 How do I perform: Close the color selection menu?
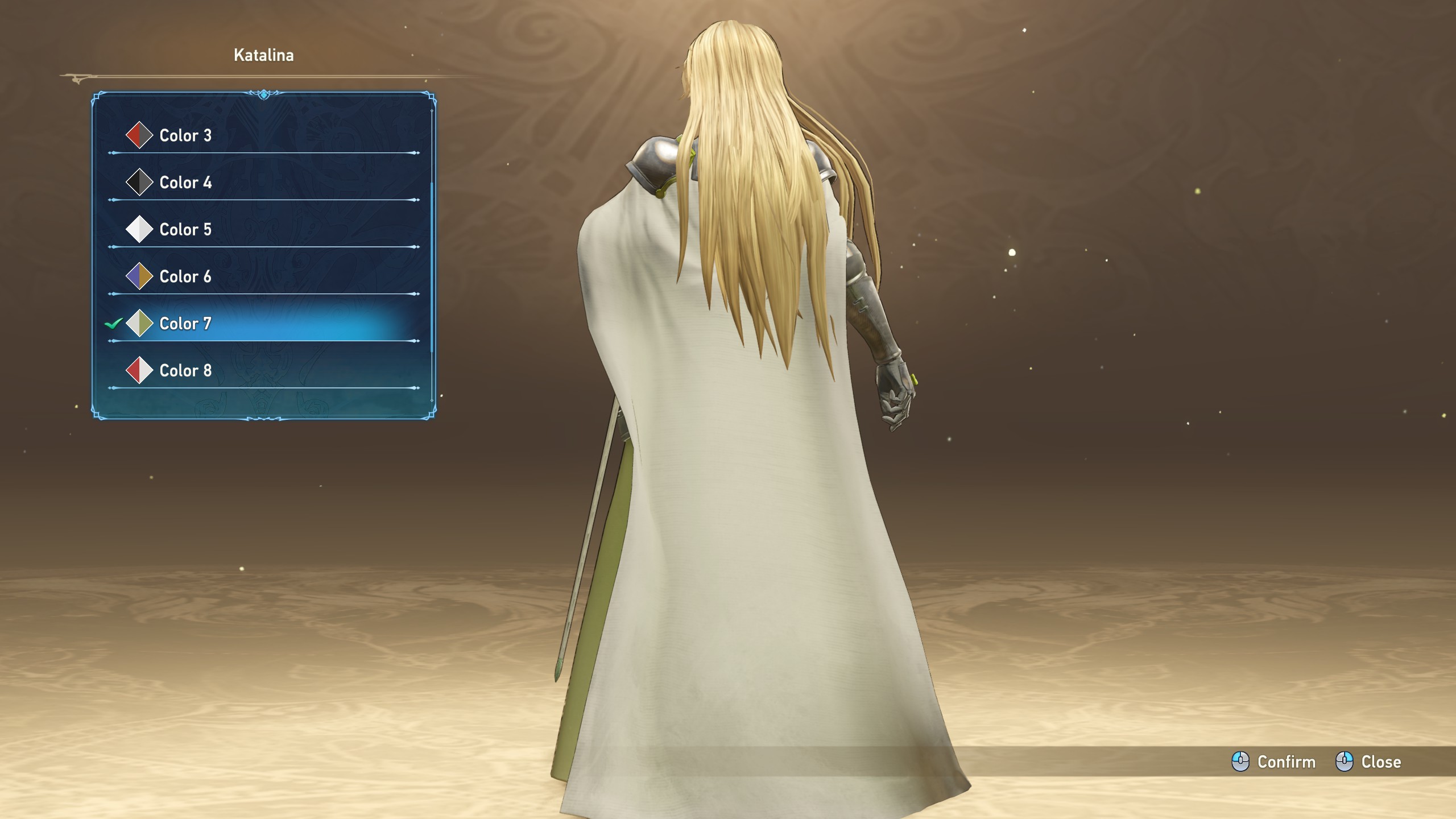(1368, 762)
